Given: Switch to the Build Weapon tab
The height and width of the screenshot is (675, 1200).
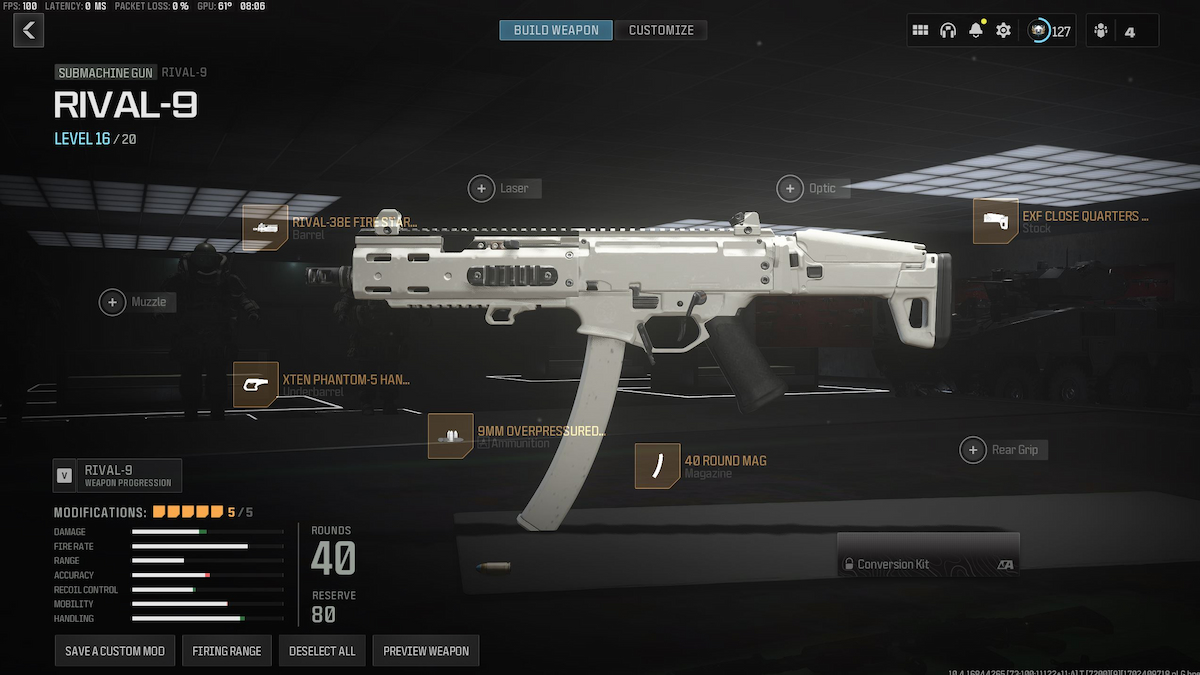Looking at the screenshot, I should pos(556,30).
